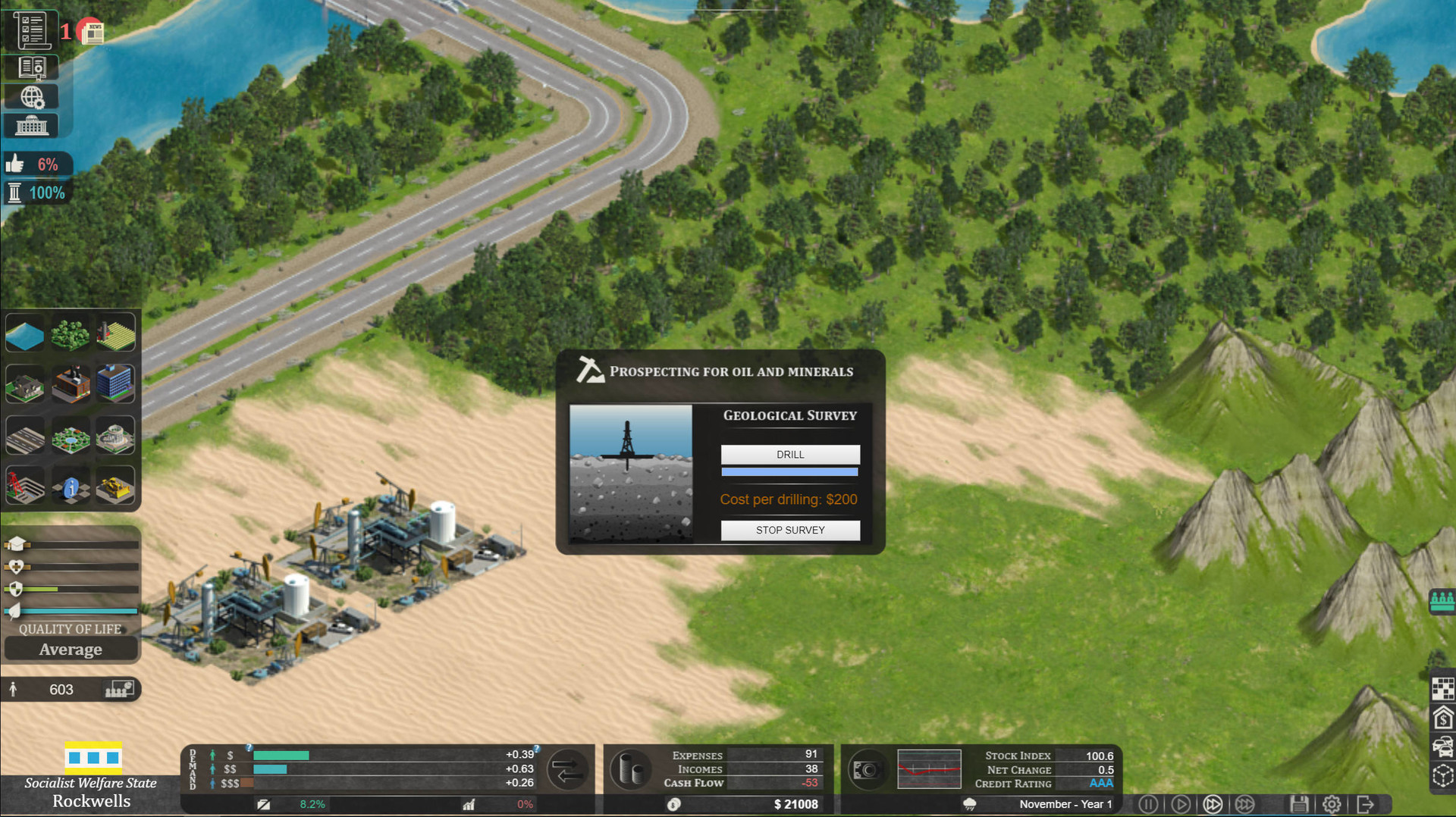Open the oil prospecting drill rig tool
This screenshot has height=817, width=1456.
25,486
